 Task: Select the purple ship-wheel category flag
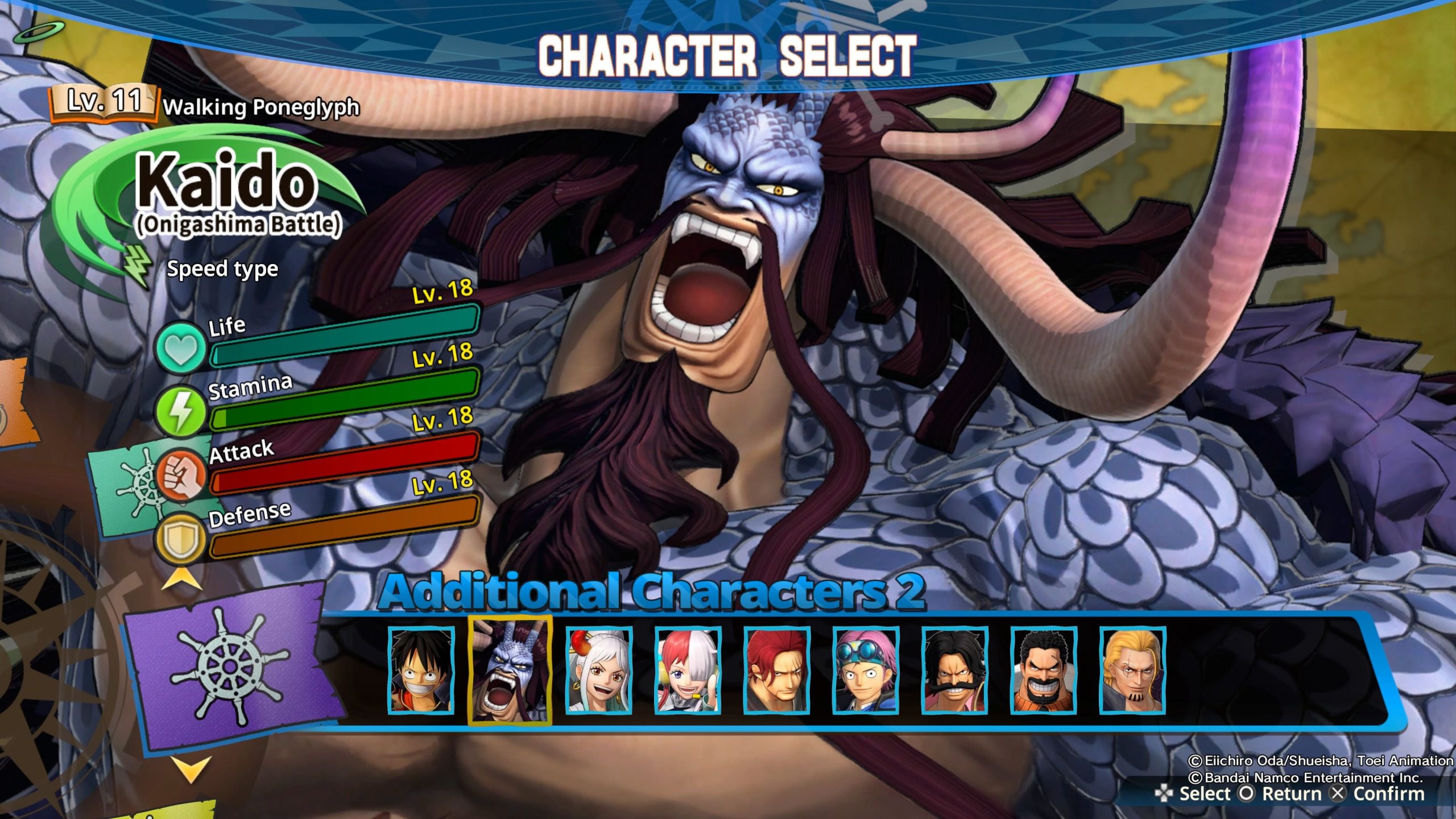[227, 665]
